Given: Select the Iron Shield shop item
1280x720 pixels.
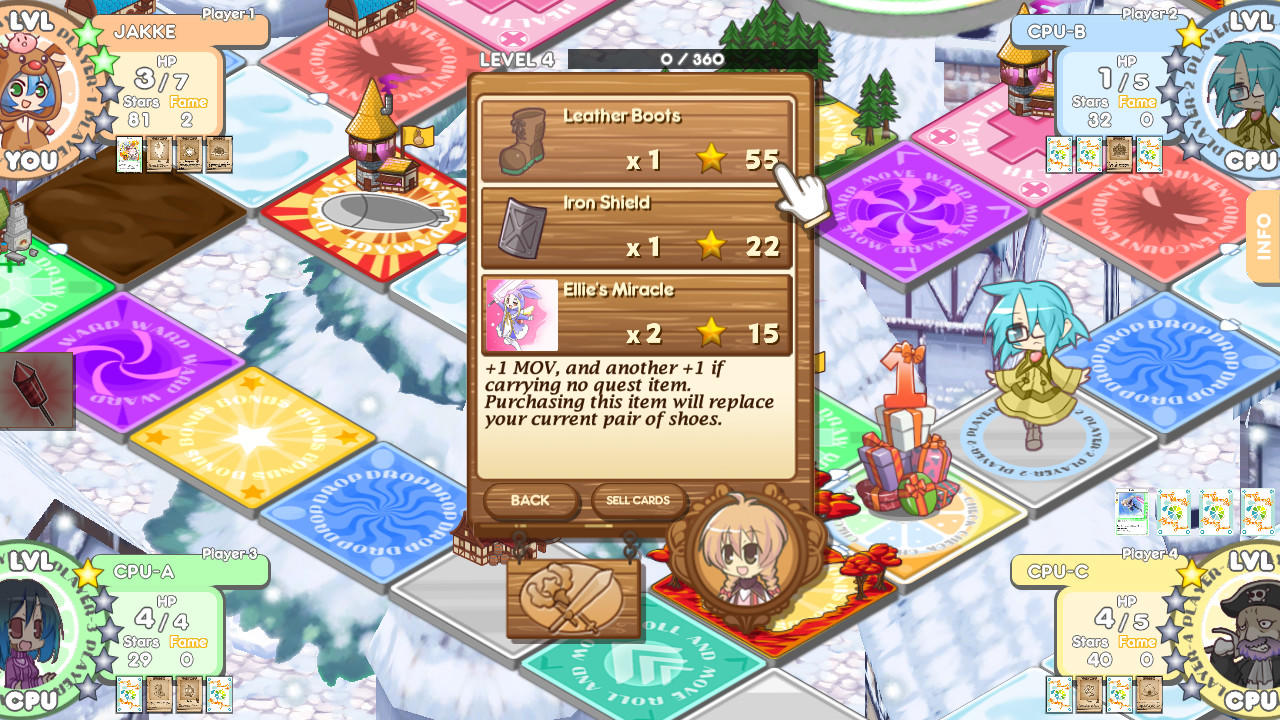Looking at the screenshot, I should pos(640,228).
